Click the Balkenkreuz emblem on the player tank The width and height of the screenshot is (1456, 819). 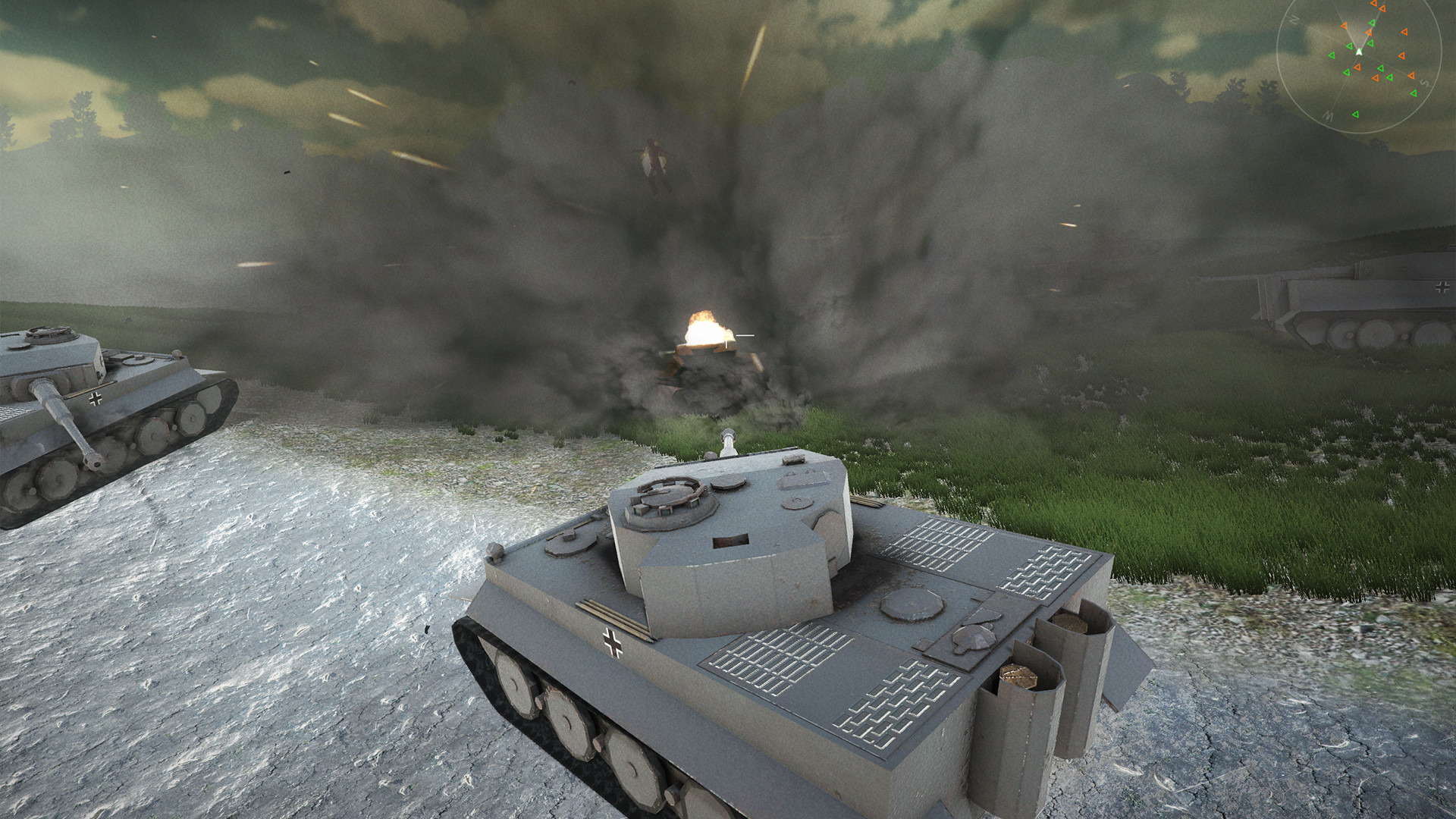click(x=611, y=641)
